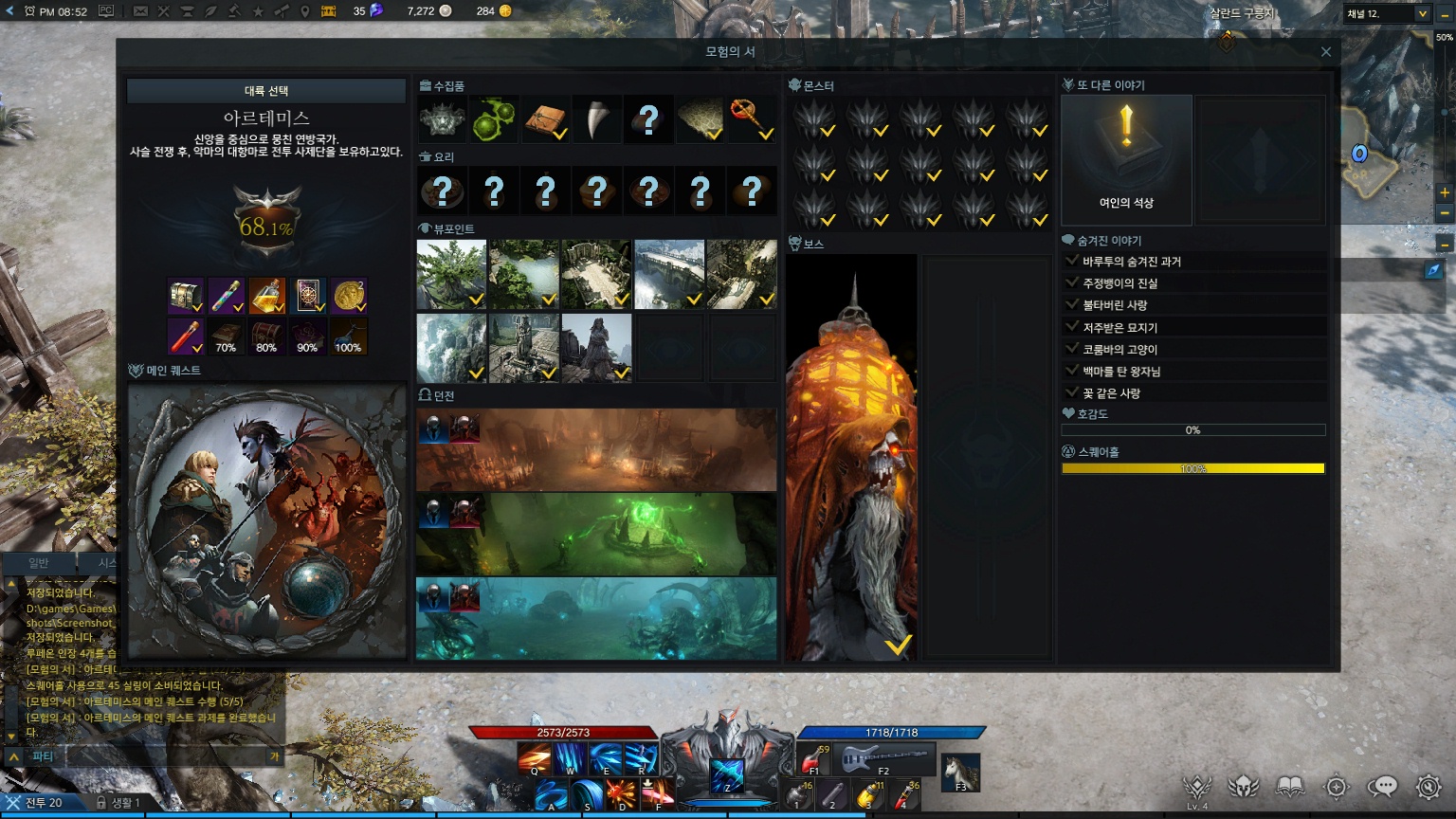Select the 여인의 석상 story card

[1126, 159]
